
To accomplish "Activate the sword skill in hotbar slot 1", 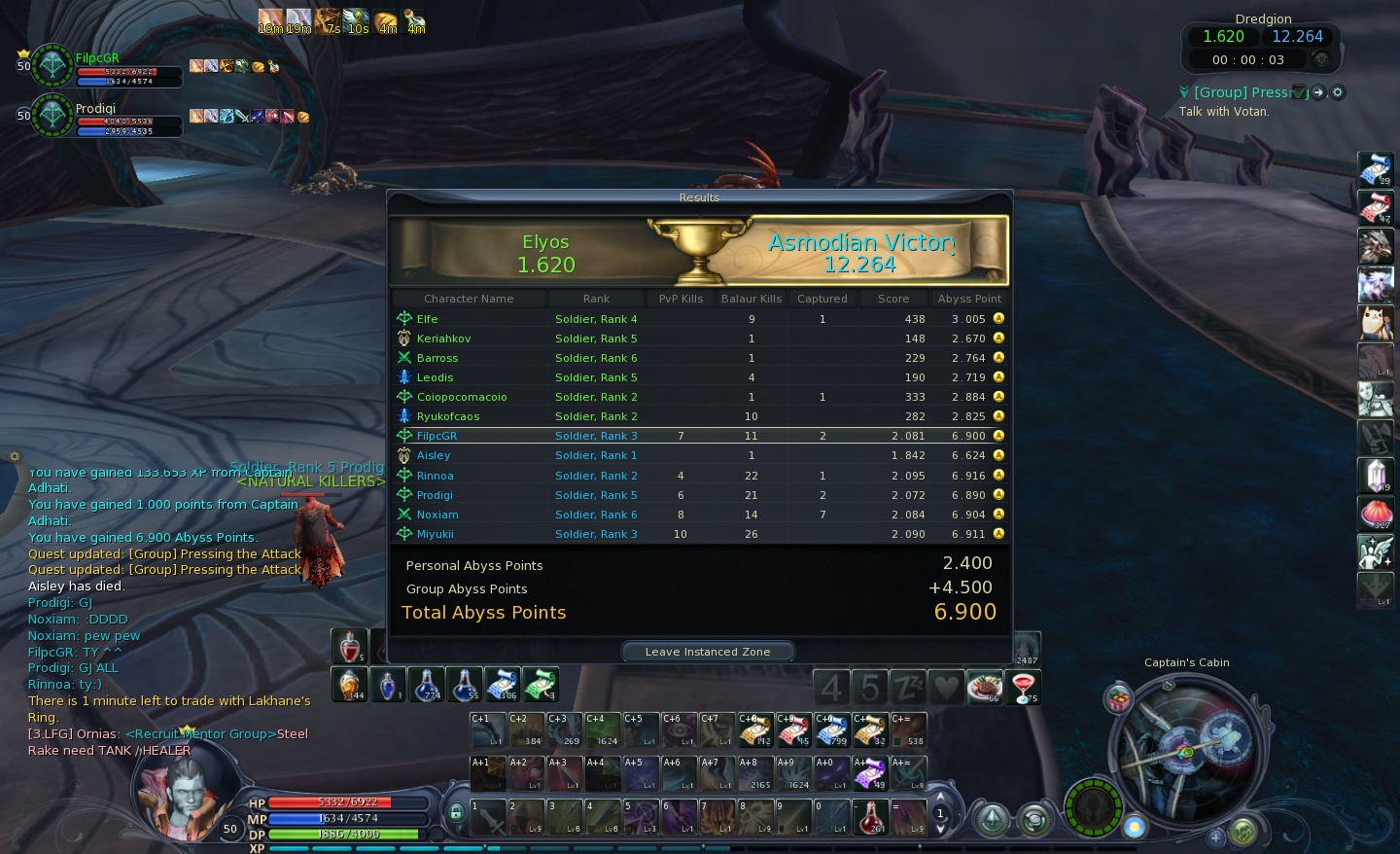I will [x=488, y=817].
